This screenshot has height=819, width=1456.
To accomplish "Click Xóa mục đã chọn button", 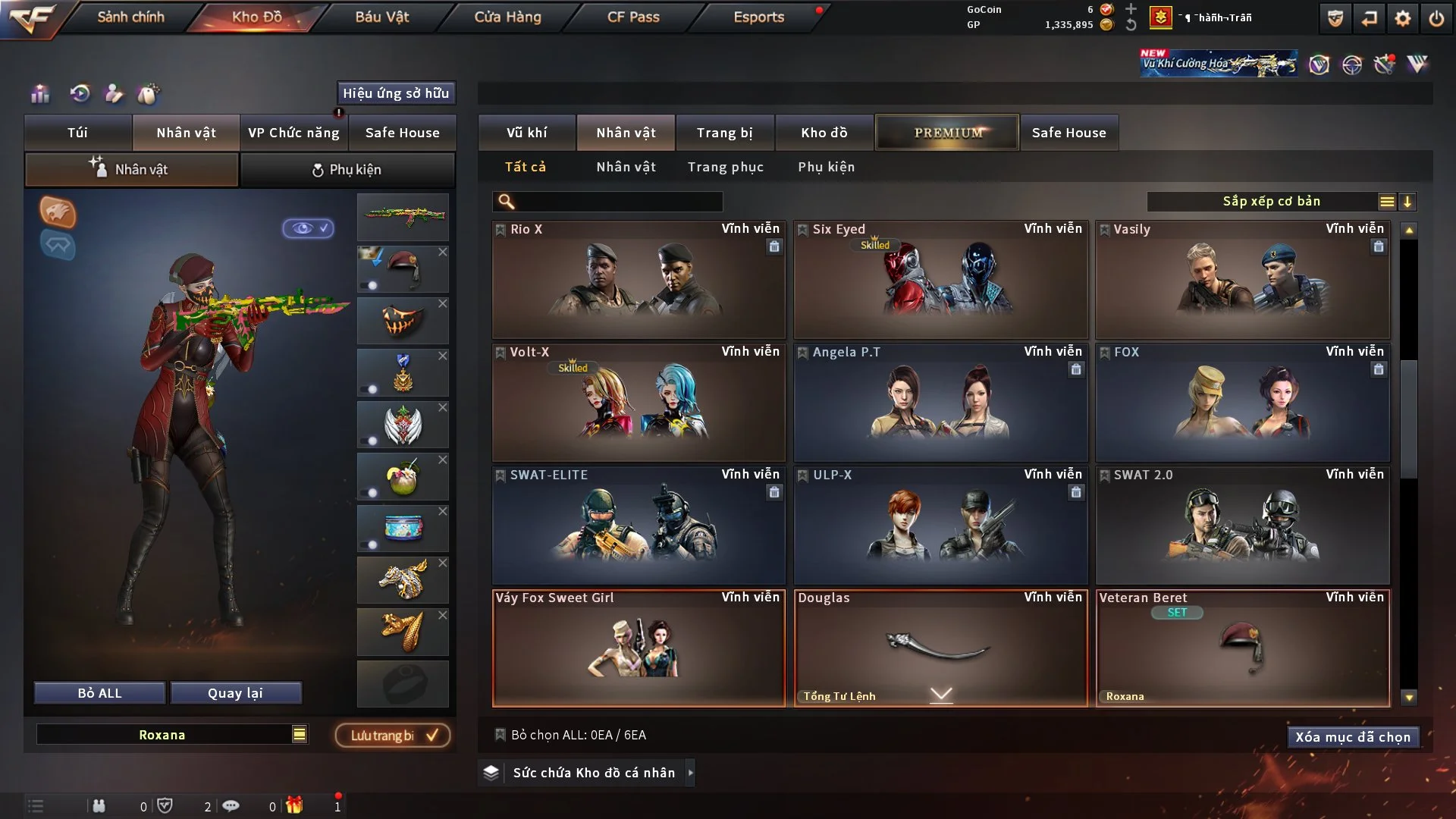I will (x=1352, y=737).
